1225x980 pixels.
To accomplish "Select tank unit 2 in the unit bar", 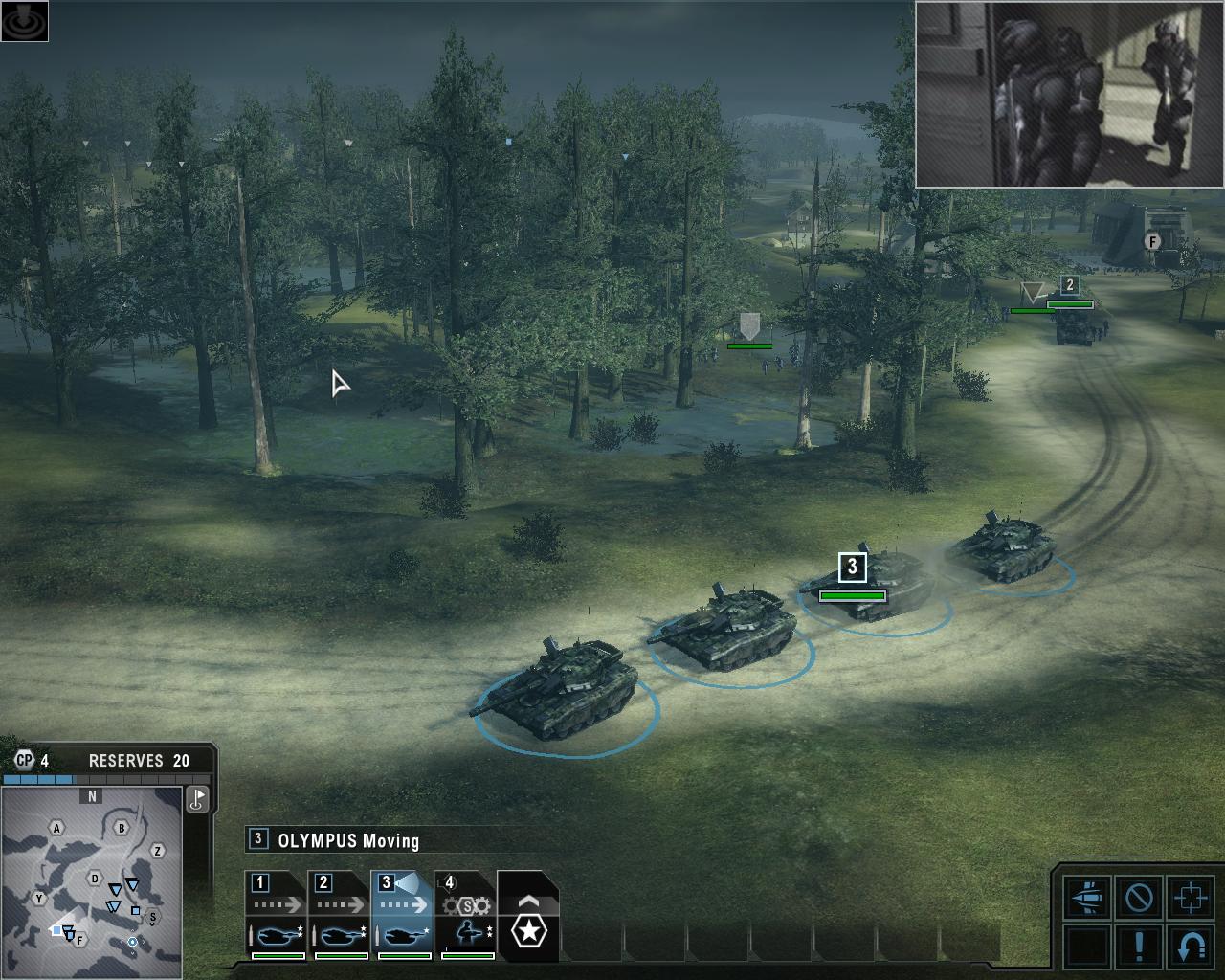I will (x=339, y=916).
